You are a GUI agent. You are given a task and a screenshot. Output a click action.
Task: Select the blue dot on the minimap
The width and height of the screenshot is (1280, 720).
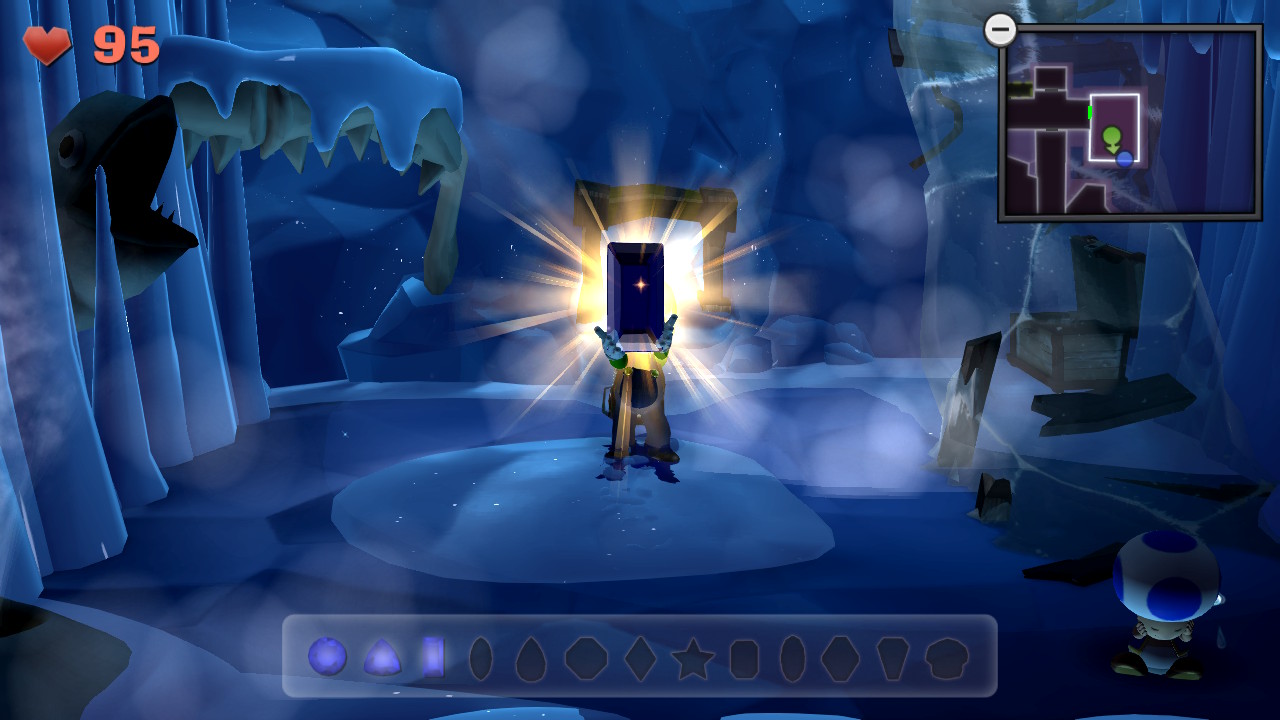click(x=1124, y=159)
